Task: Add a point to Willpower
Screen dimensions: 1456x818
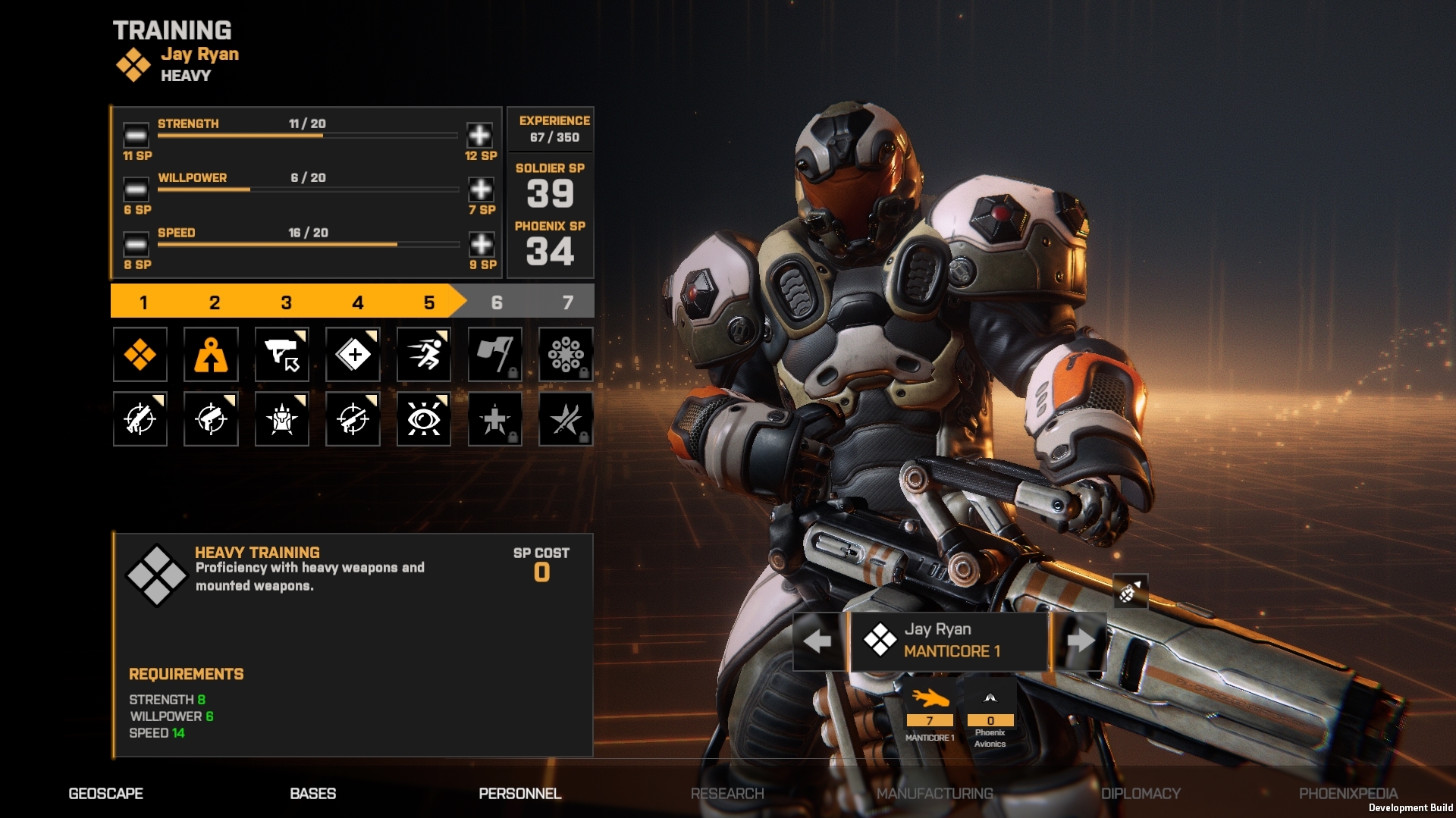Action: tap(481, 190)
